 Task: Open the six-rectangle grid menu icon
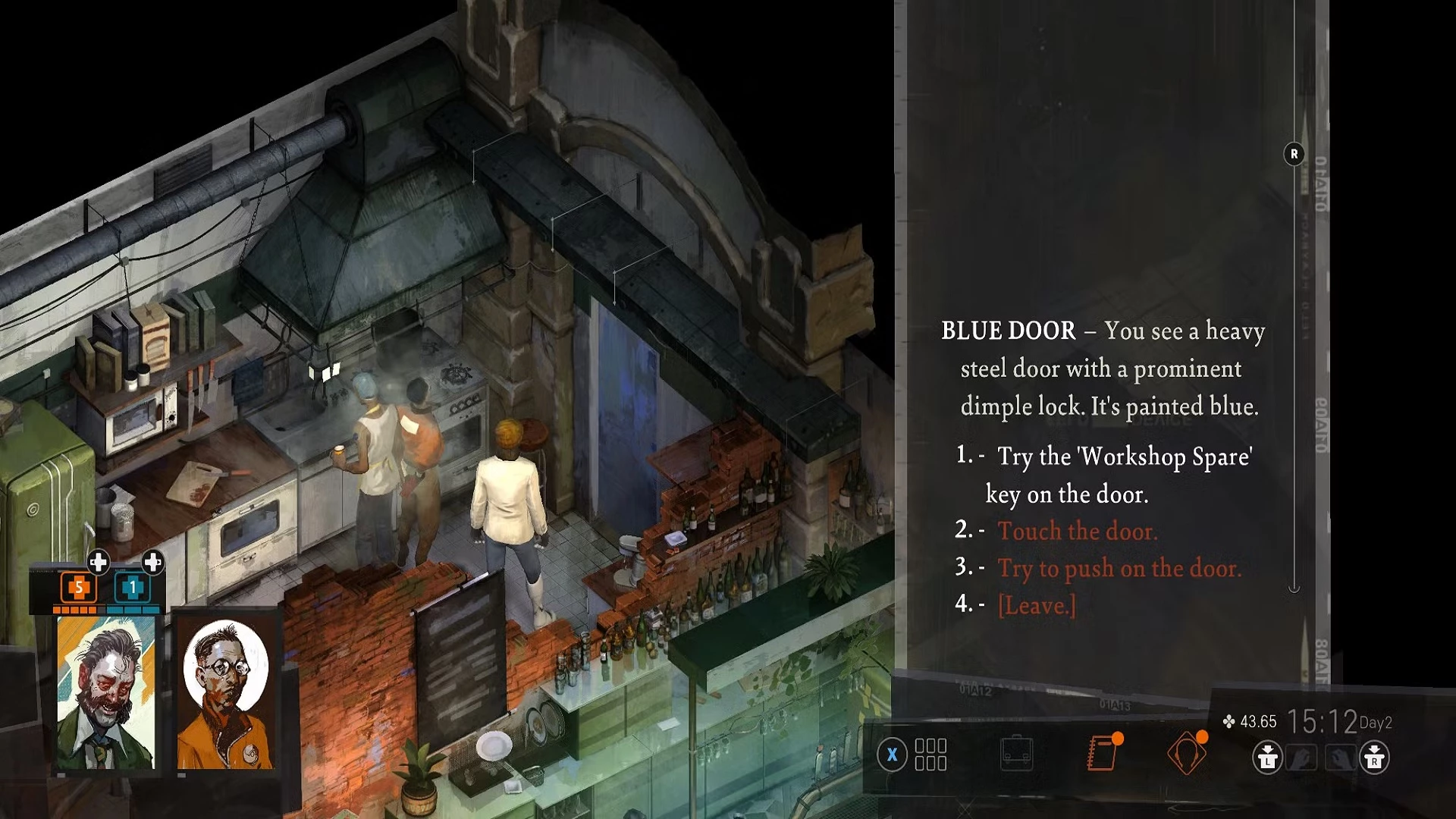click(x=930, y=755)
